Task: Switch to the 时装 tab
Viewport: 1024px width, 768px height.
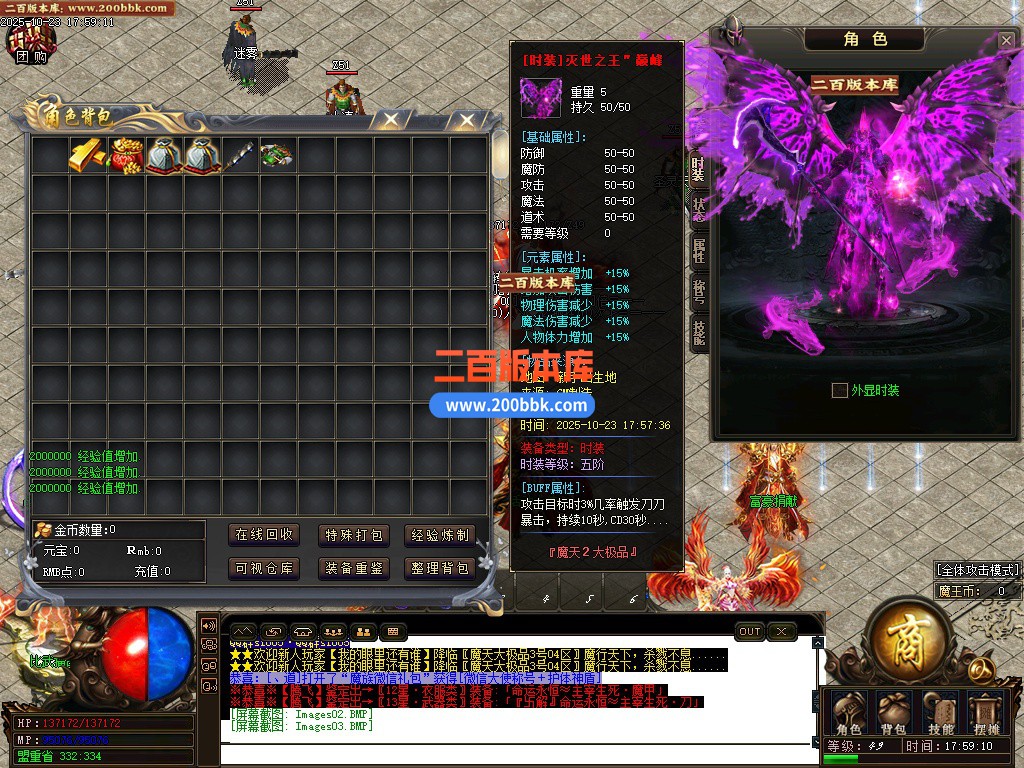Action: (698, 171)
